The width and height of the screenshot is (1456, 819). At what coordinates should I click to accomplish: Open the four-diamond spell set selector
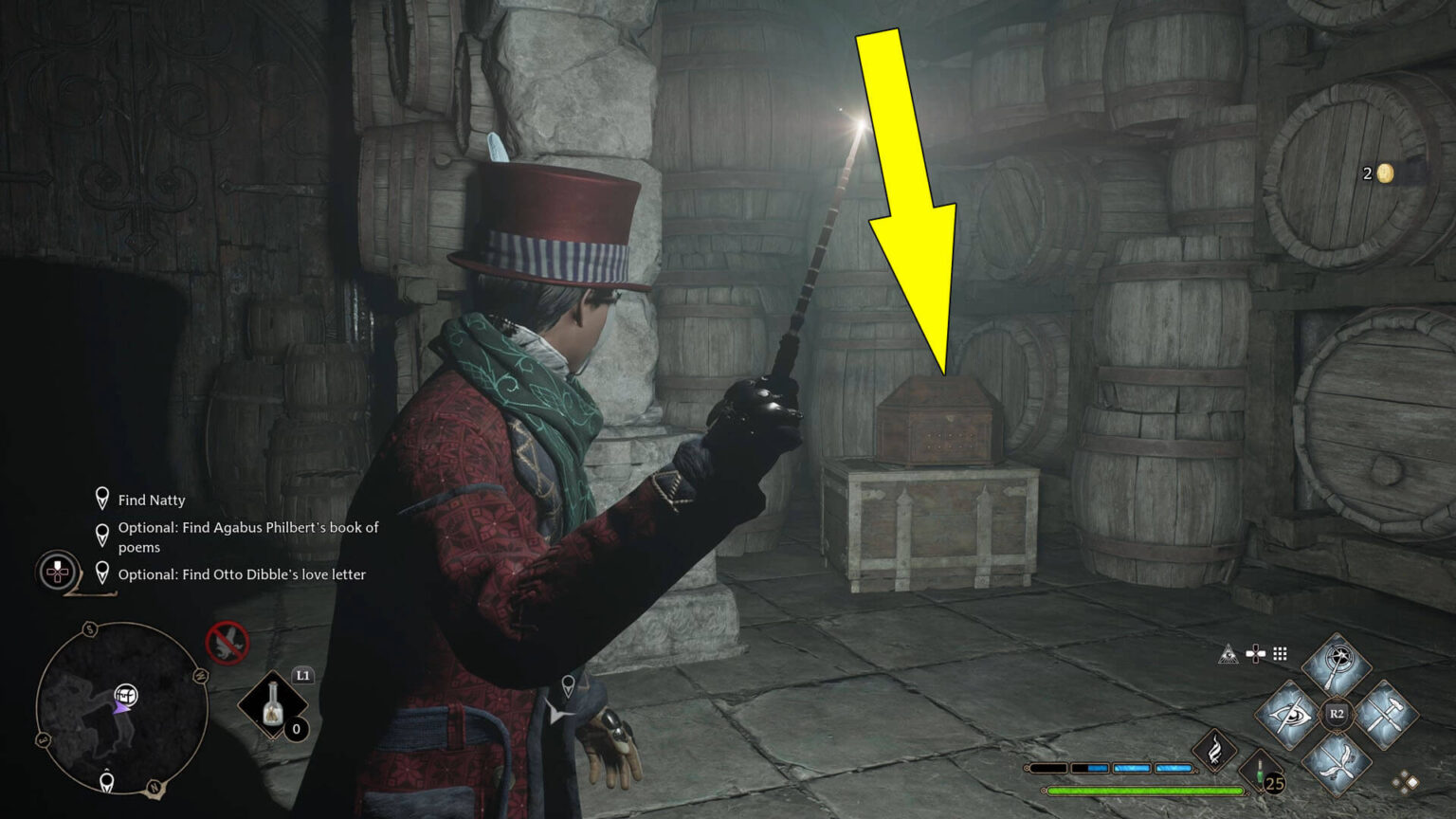[1405, 781]
